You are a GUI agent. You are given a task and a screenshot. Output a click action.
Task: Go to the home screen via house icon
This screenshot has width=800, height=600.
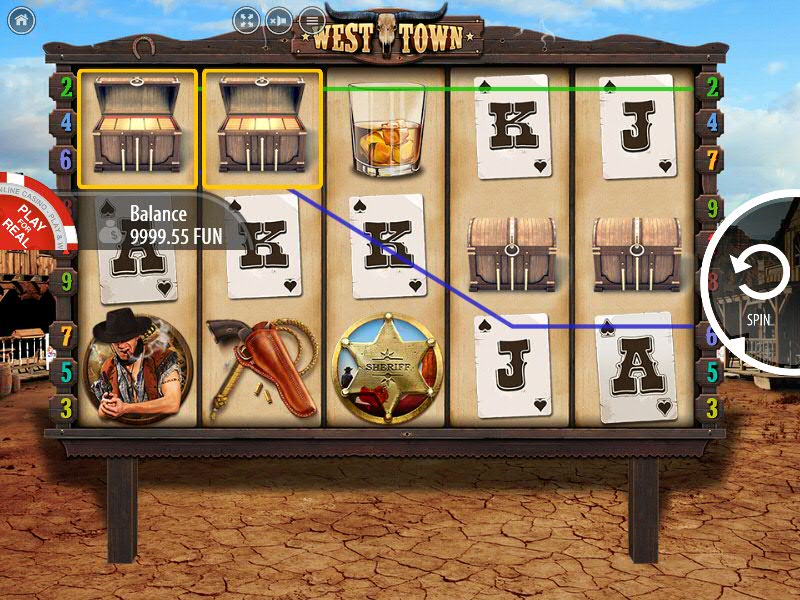coord(21,20)
